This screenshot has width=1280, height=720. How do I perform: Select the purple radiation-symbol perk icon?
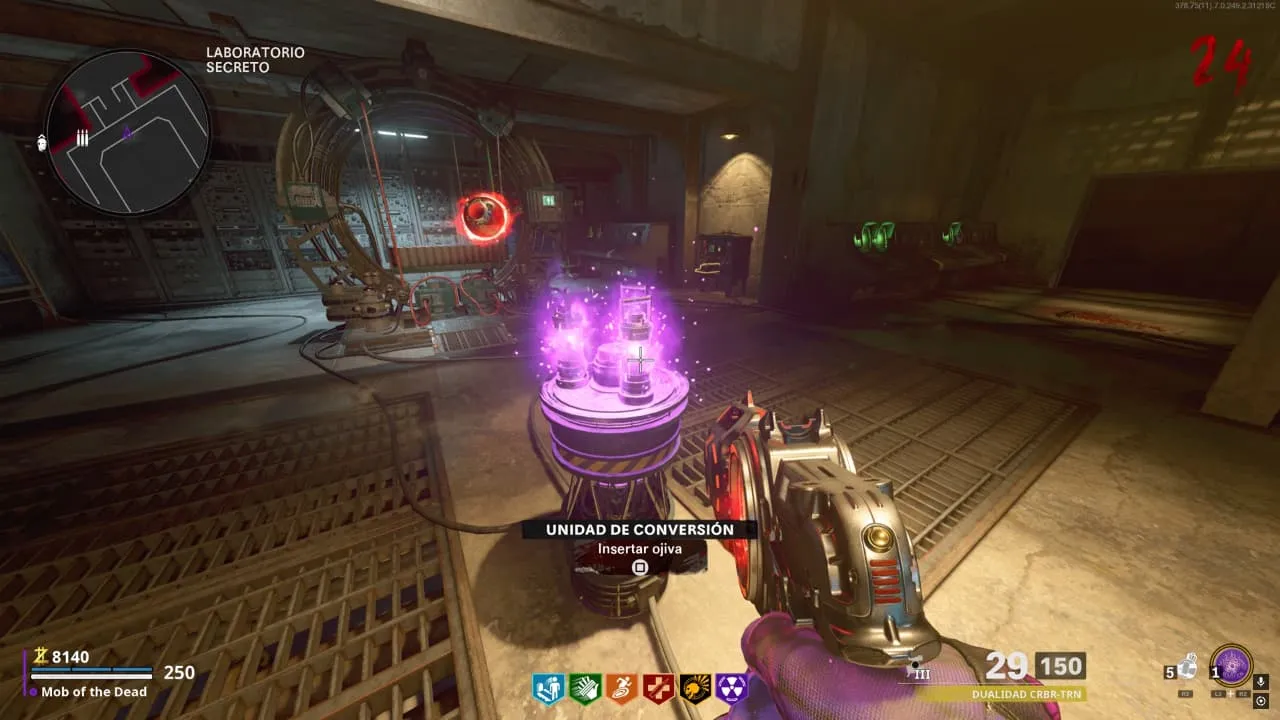click(732, 688)
